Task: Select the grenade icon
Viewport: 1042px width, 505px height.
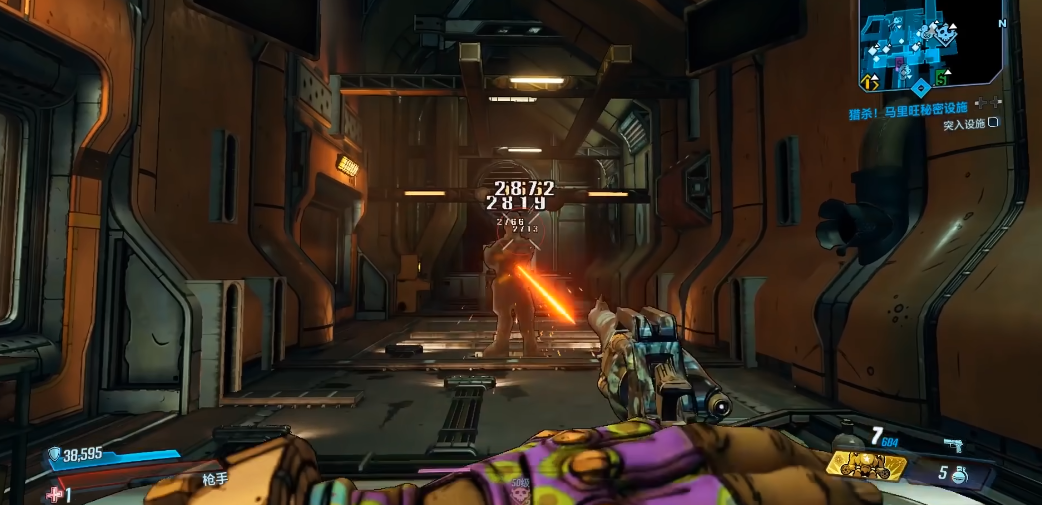Action: tap(958, 476)
